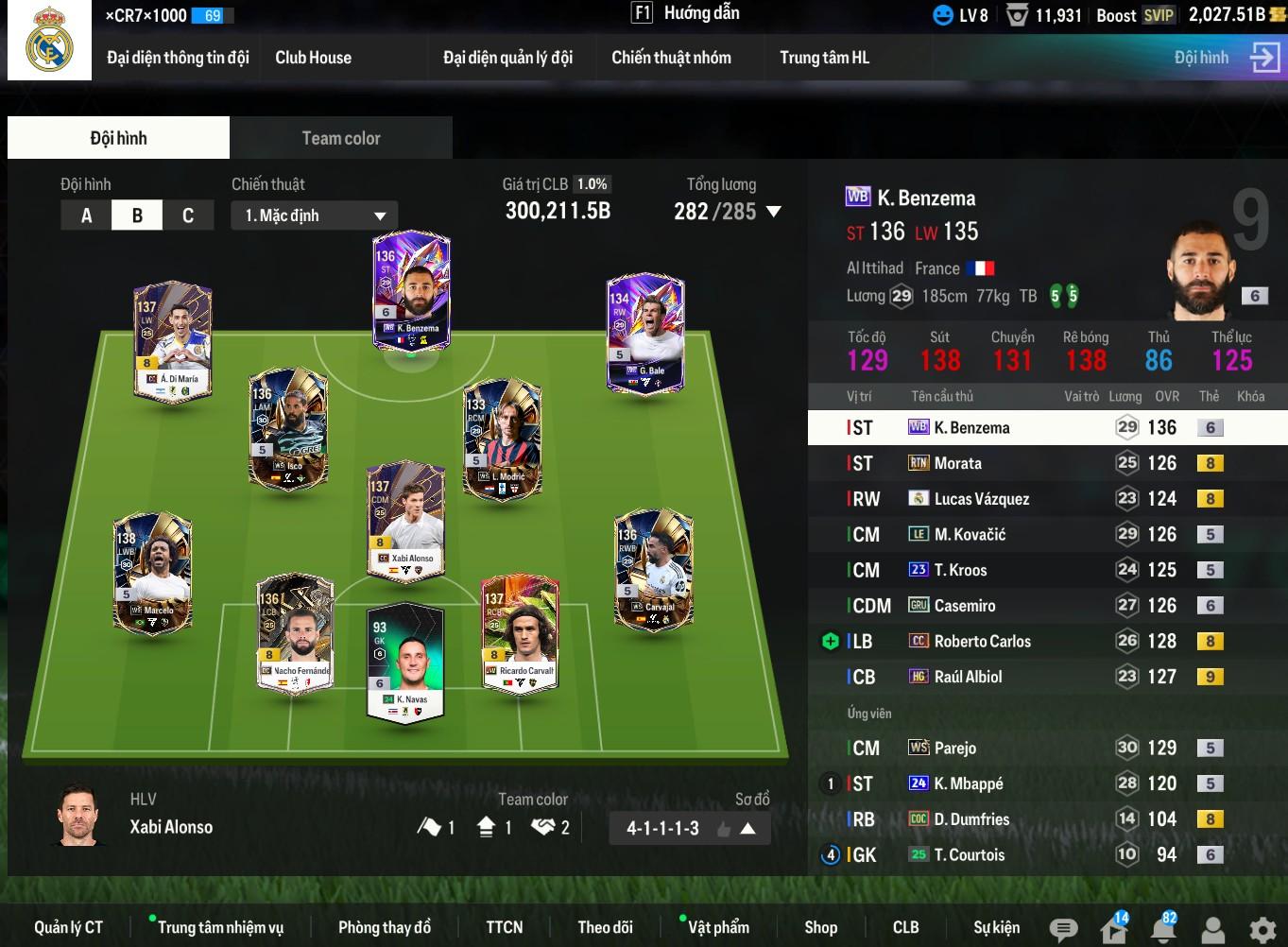1288x947 pixels.
Task: Select squad preset C
Action: [x=187, y=215]
